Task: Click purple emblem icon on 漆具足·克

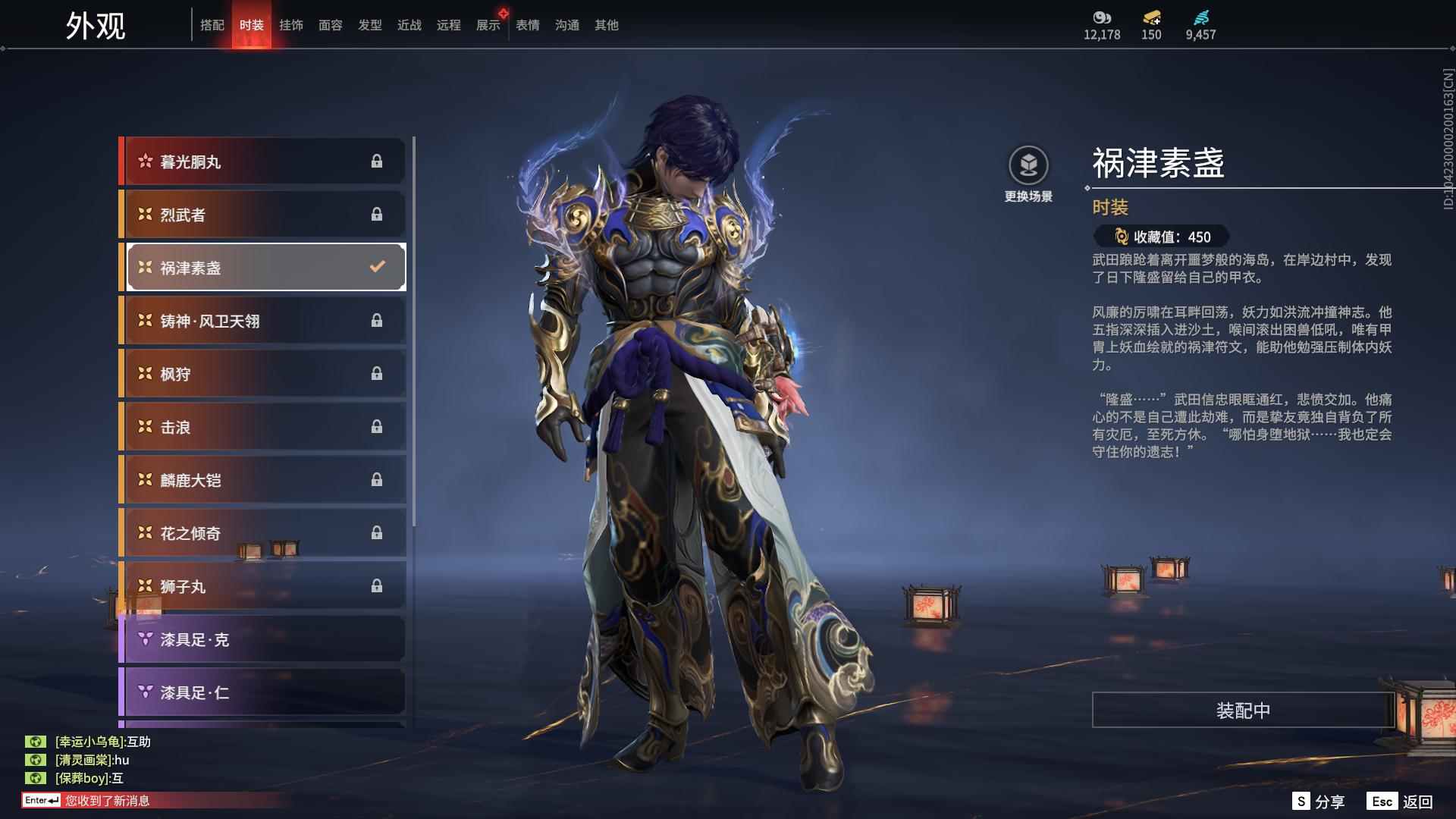Action: click(144, 639)
